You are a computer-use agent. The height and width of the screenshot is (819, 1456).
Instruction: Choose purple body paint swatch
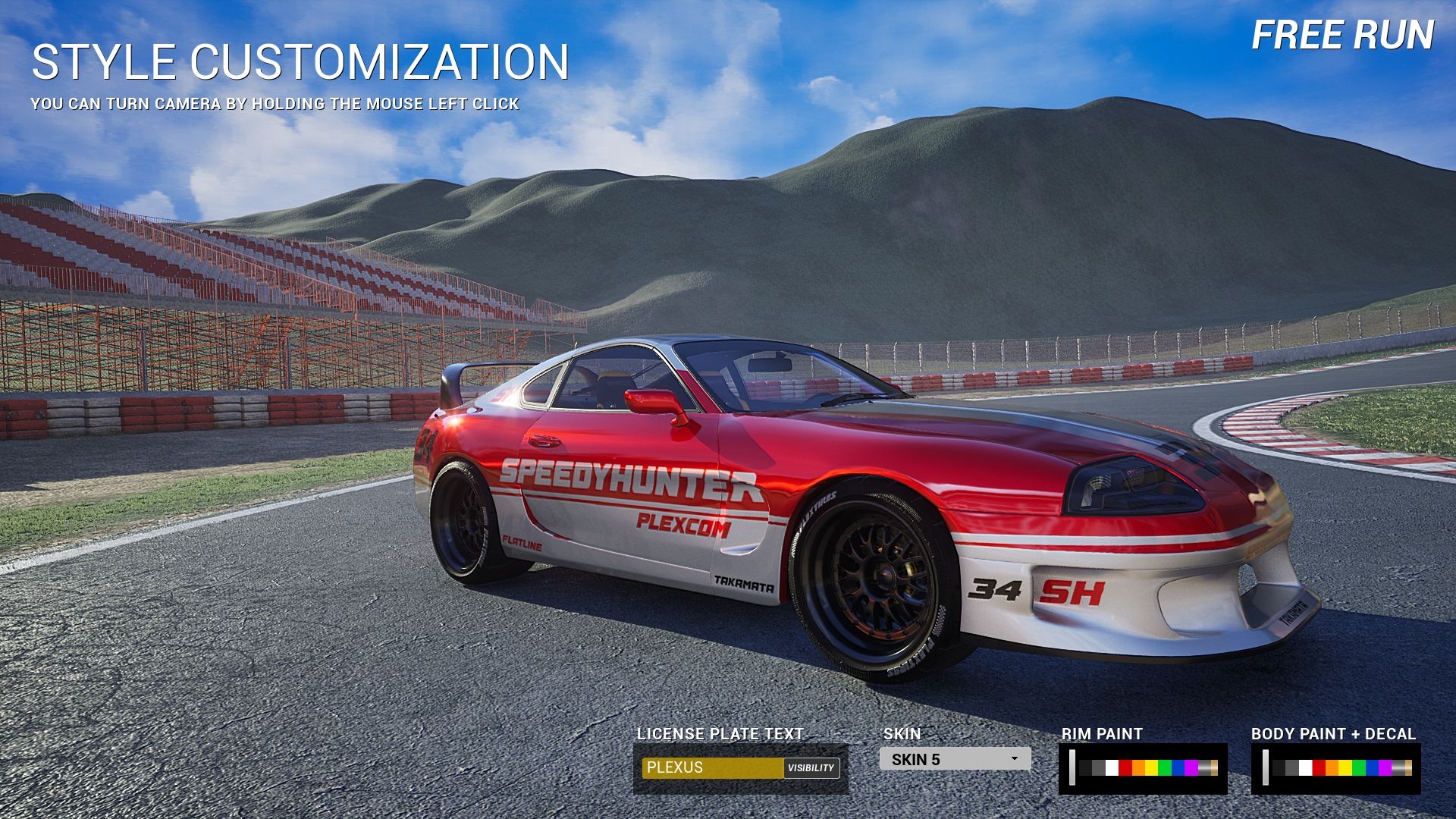coord(1385,768)
